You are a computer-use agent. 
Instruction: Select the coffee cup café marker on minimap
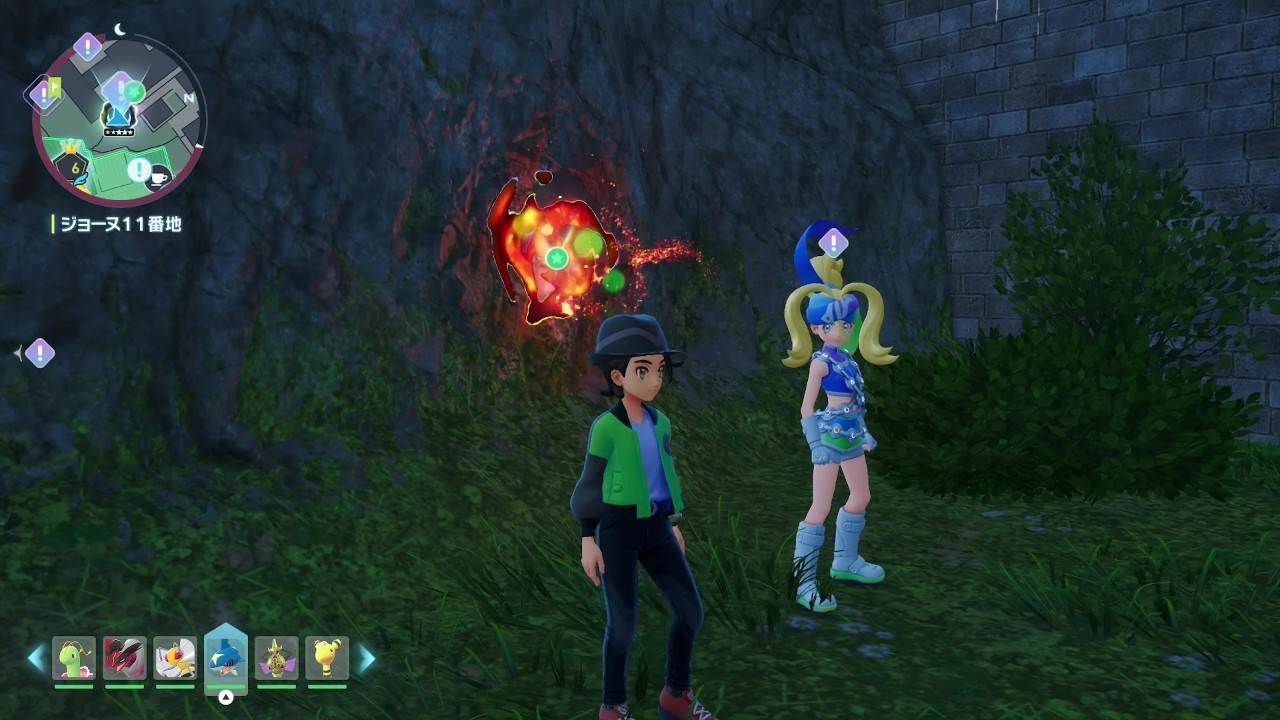[x=158, y=177]
